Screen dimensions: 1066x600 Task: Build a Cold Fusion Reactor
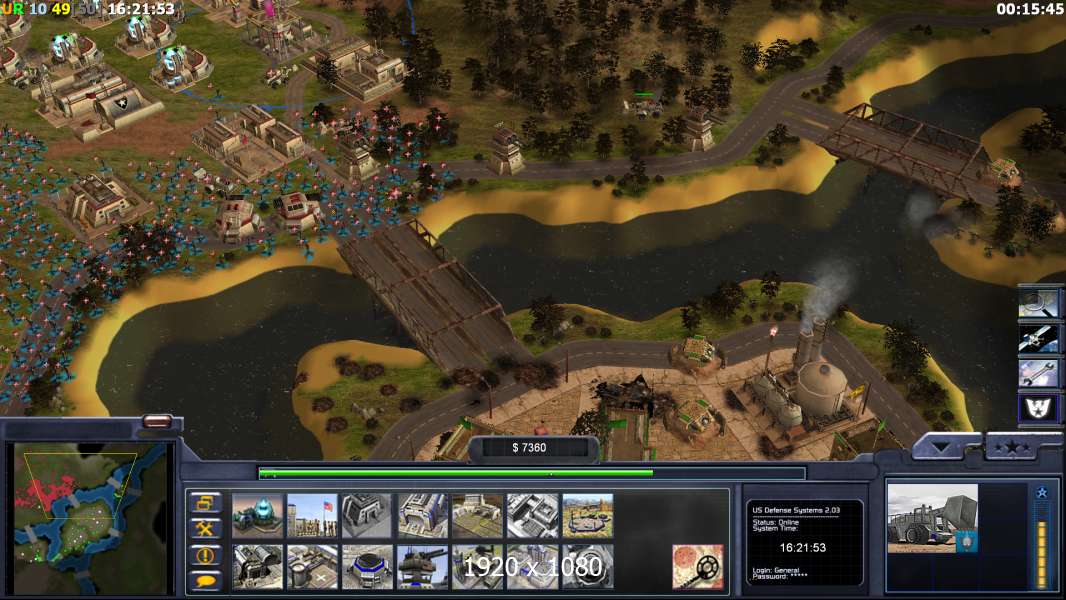(x=257, y=515)
